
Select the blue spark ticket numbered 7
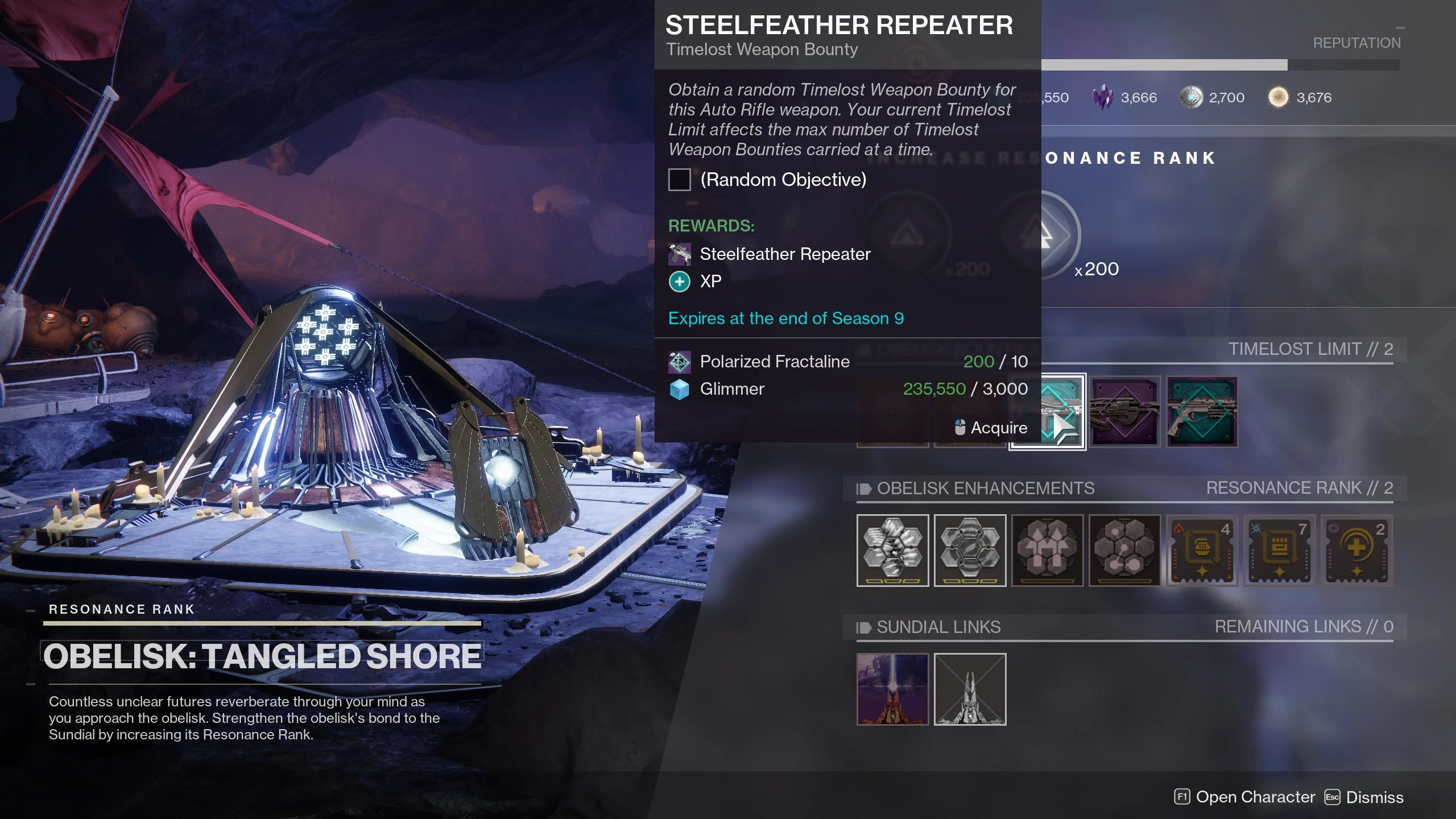click(1279, 550)
